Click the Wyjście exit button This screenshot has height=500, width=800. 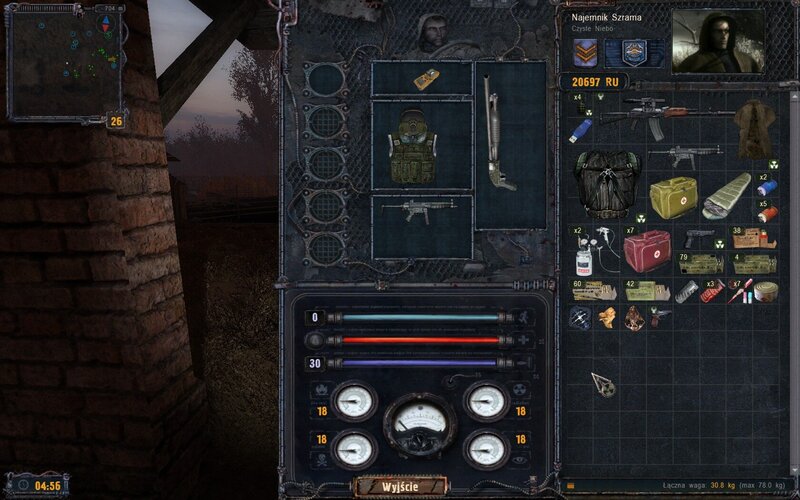(x=399, y=486)
